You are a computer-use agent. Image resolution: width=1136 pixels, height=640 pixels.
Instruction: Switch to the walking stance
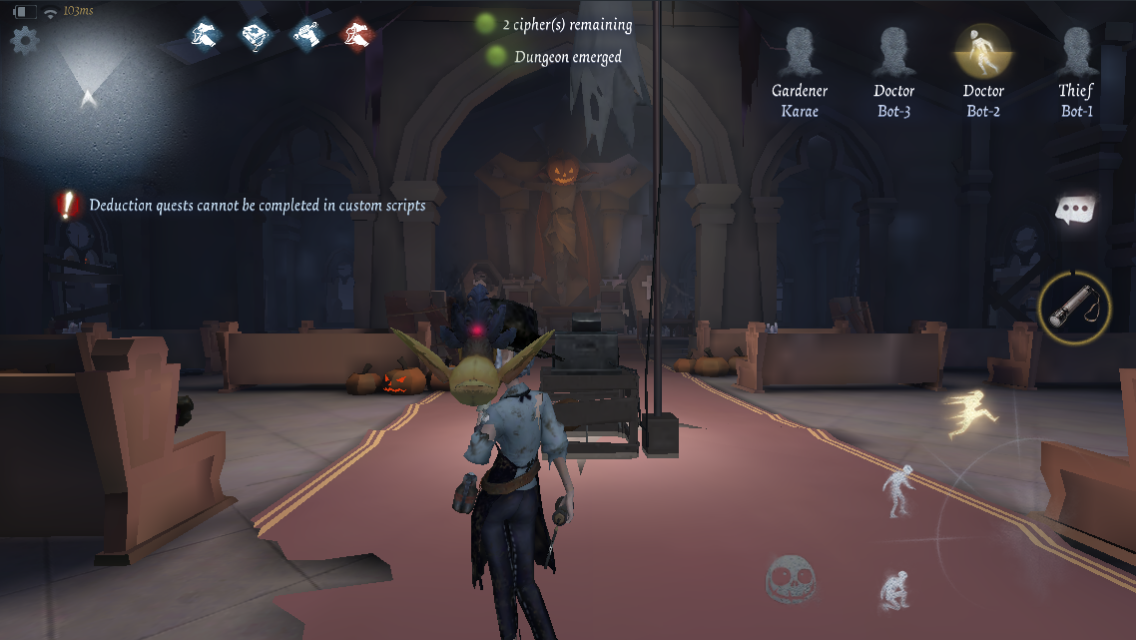896,490
